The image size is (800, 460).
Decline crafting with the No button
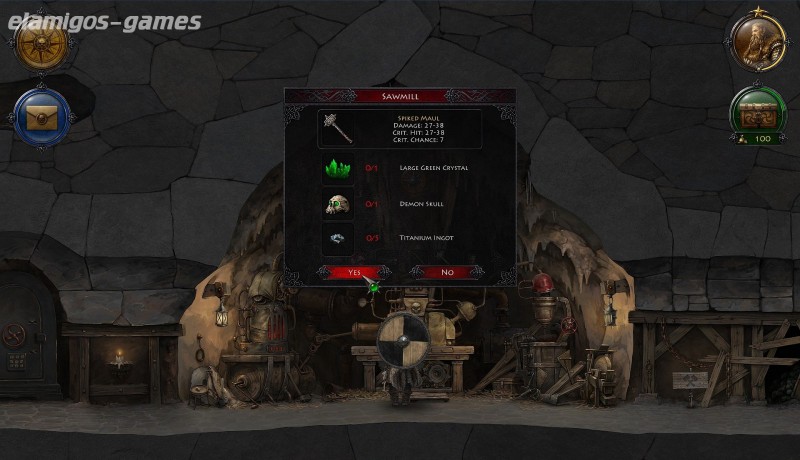446,272
